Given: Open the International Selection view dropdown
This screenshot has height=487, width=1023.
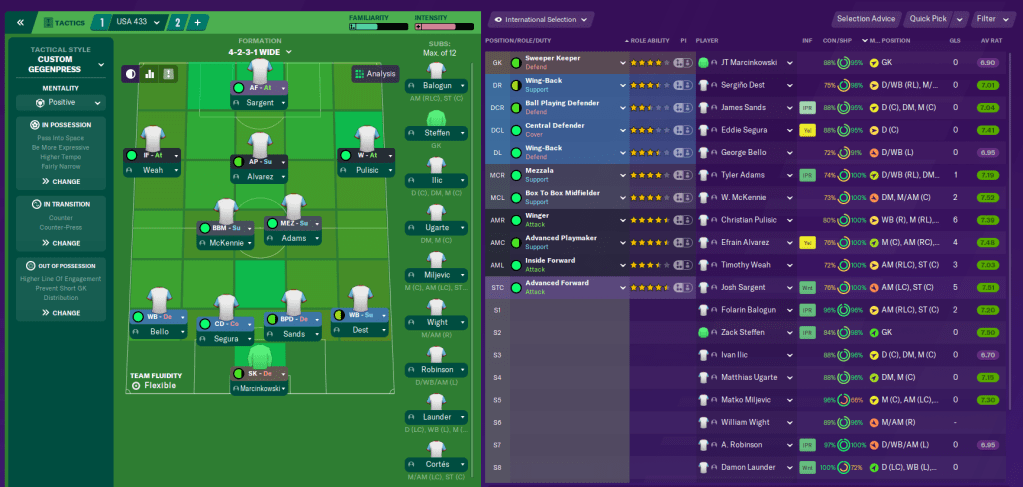Looking at the screenshot, I should point(541,19).
